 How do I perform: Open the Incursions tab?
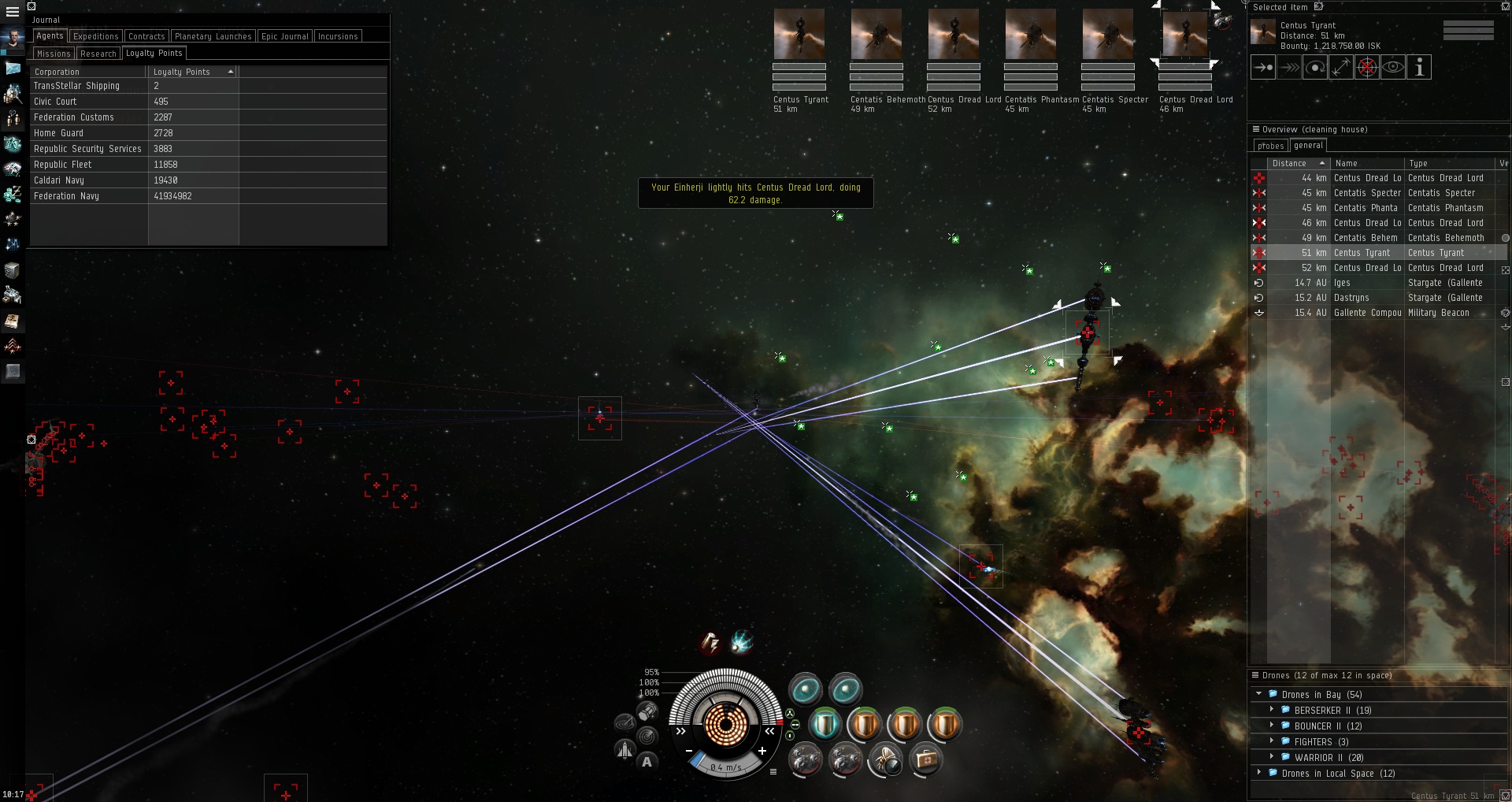(x=337, y=36)
